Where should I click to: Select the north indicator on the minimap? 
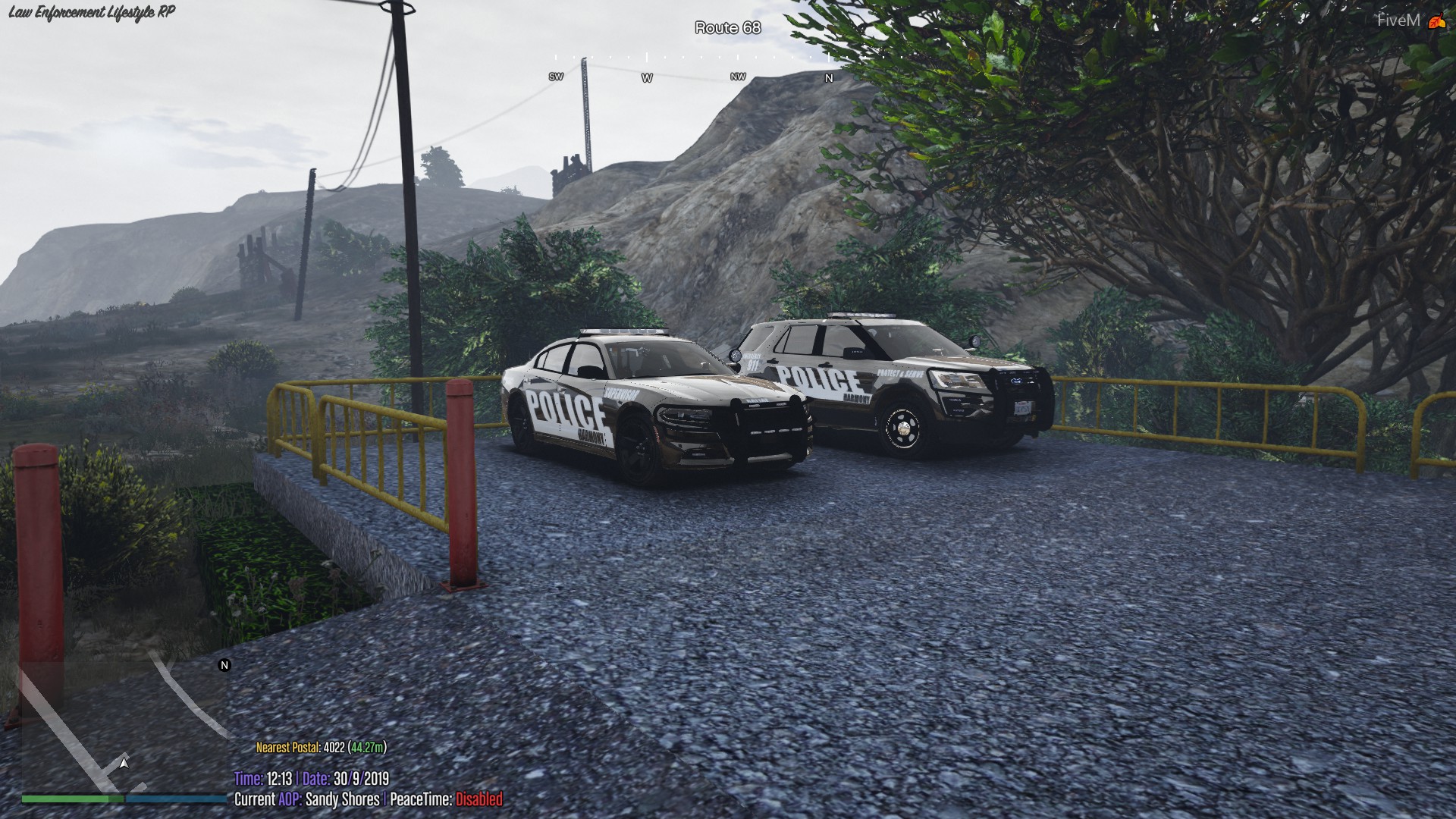click(x=224, y=667)
